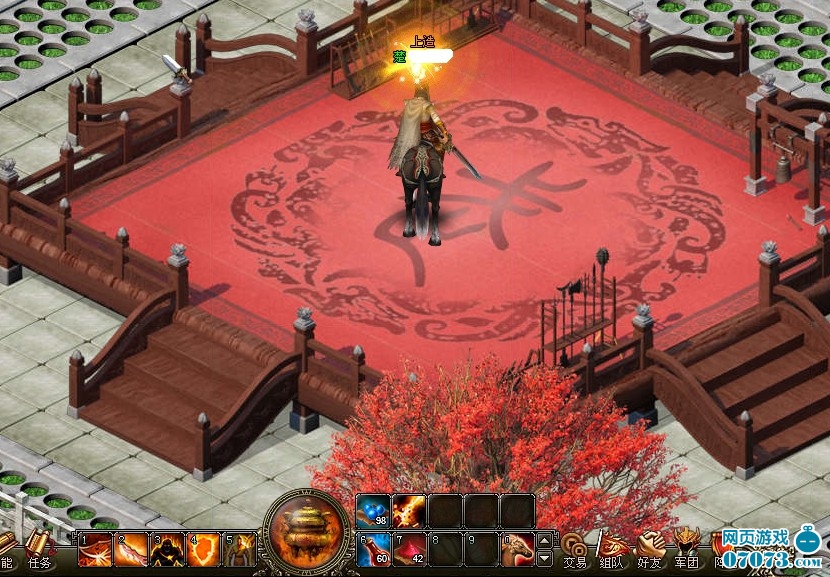Activate skill slot 1 red slash
Viewport: 830px width, 577px height.
coord(95,549)
